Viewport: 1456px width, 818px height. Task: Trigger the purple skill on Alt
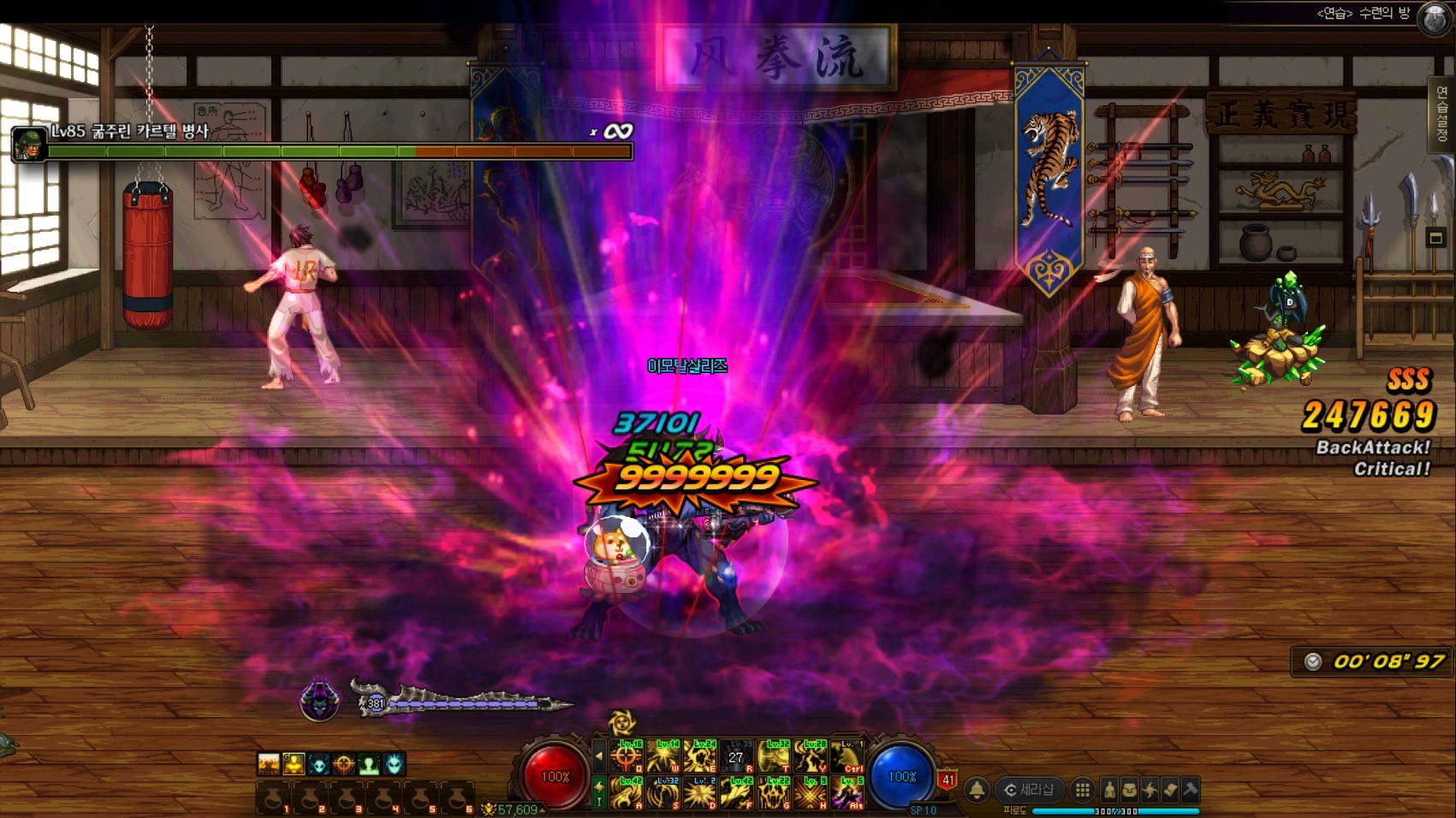pos(847,793)
